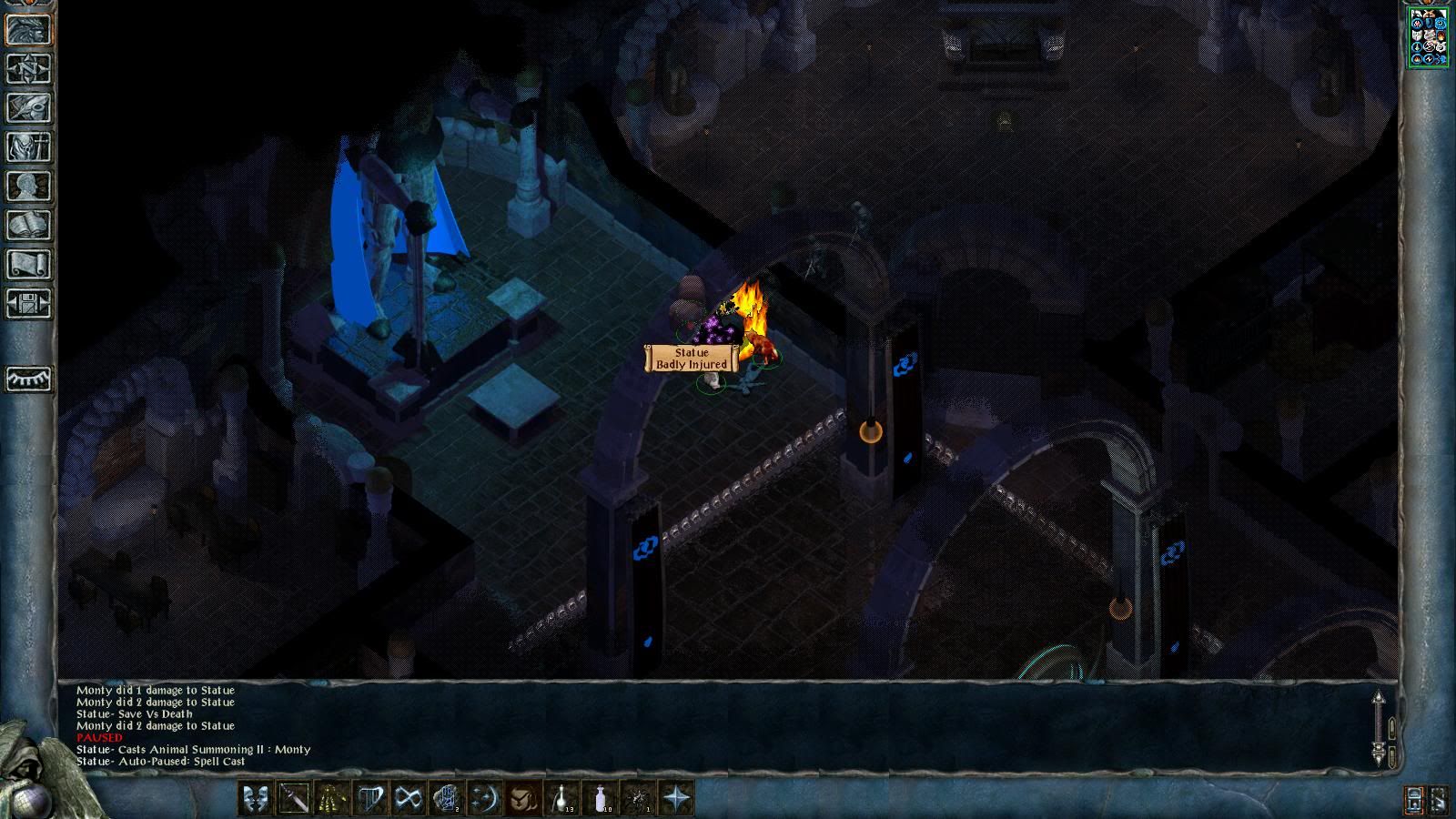1456x819 pixels.
Task: Open the area map with compass icon
Action: point(28,68)
